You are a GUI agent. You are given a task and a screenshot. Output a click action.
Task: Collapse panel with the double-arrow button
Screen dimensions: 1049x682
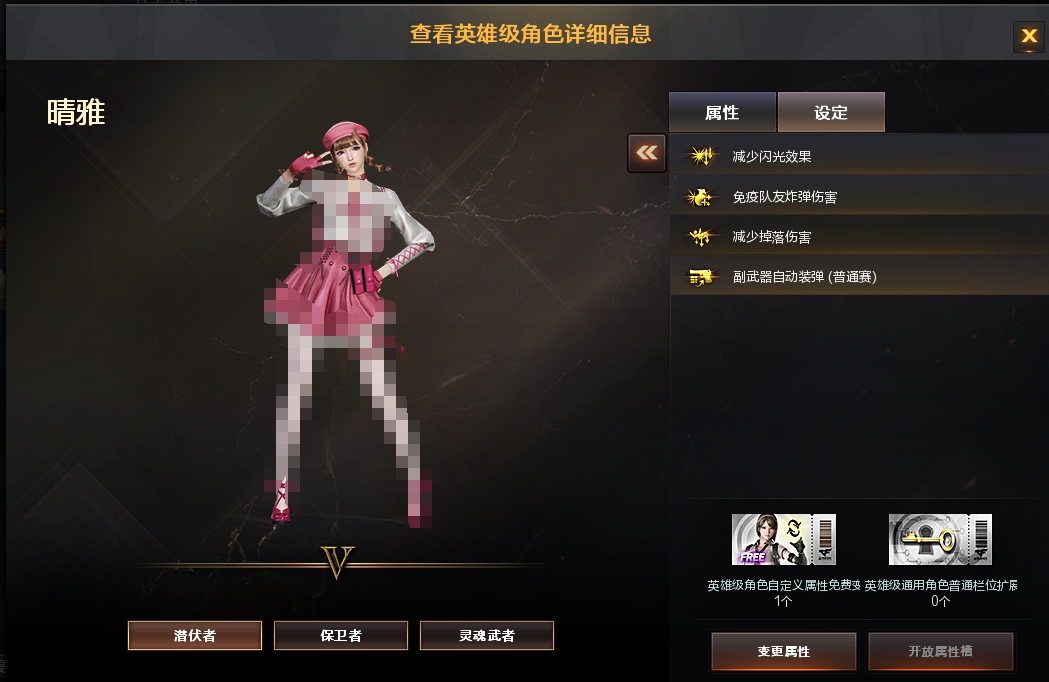pos(647,153)
